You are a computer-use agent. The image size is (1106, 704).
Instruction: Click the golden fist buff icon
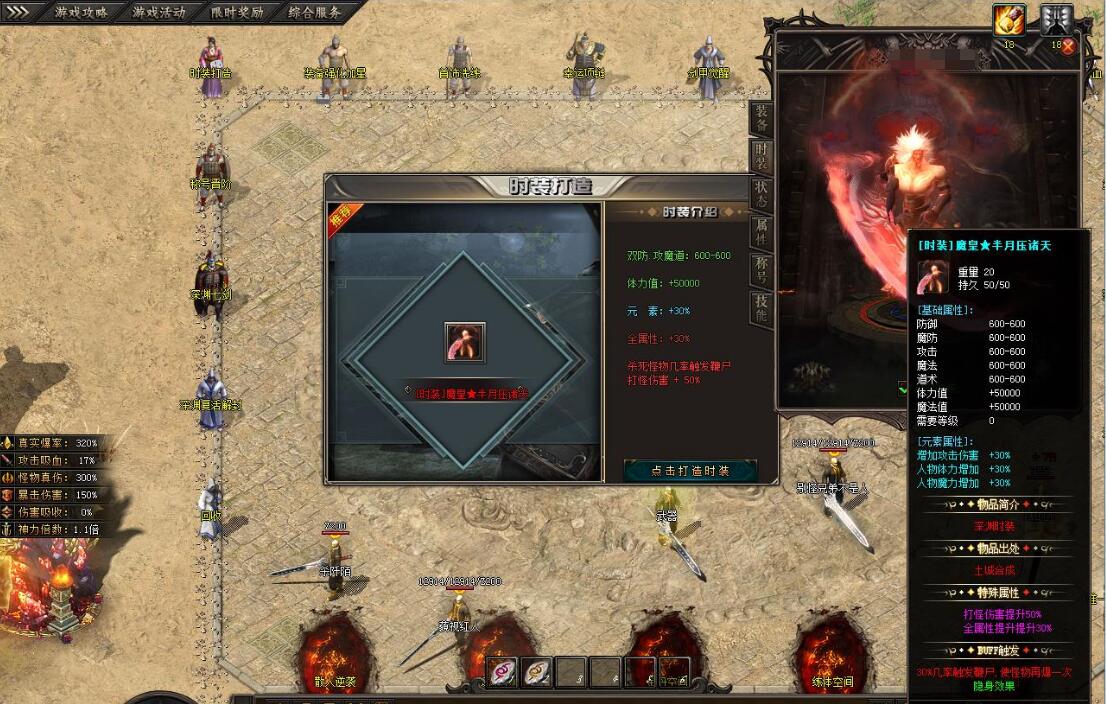pos(1008,19)
